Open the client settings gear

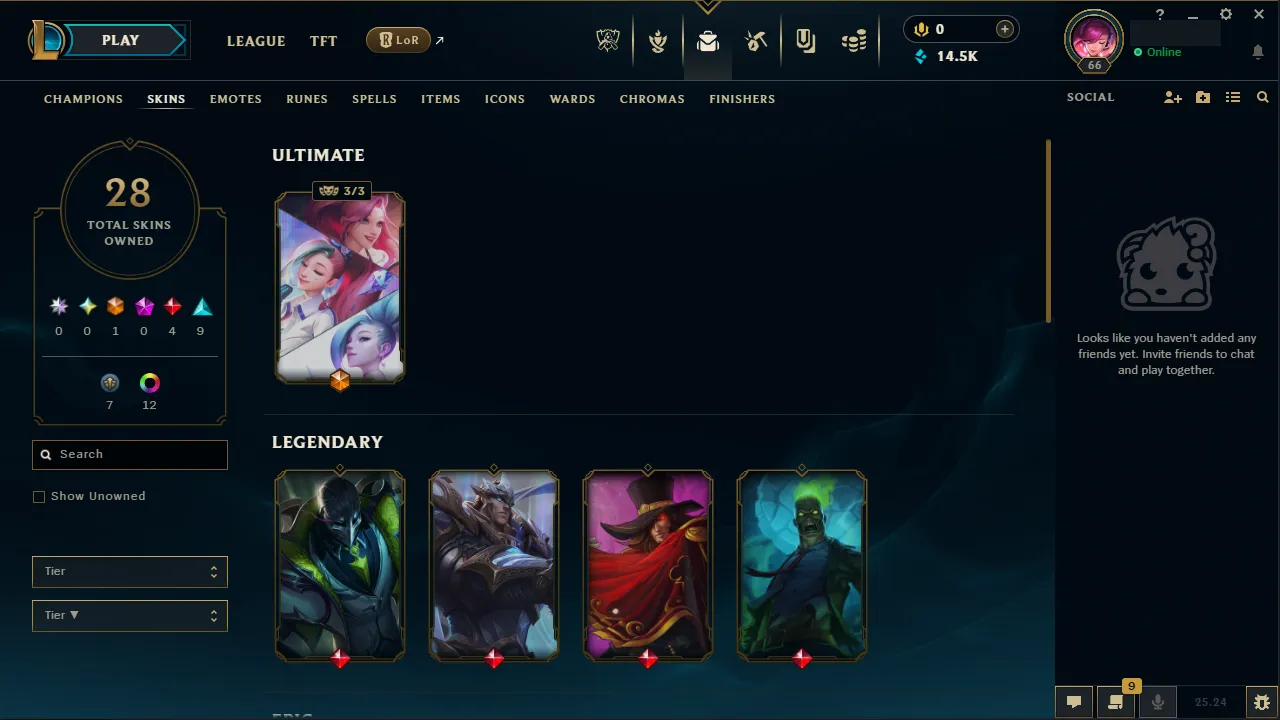tap(1225, 14)
